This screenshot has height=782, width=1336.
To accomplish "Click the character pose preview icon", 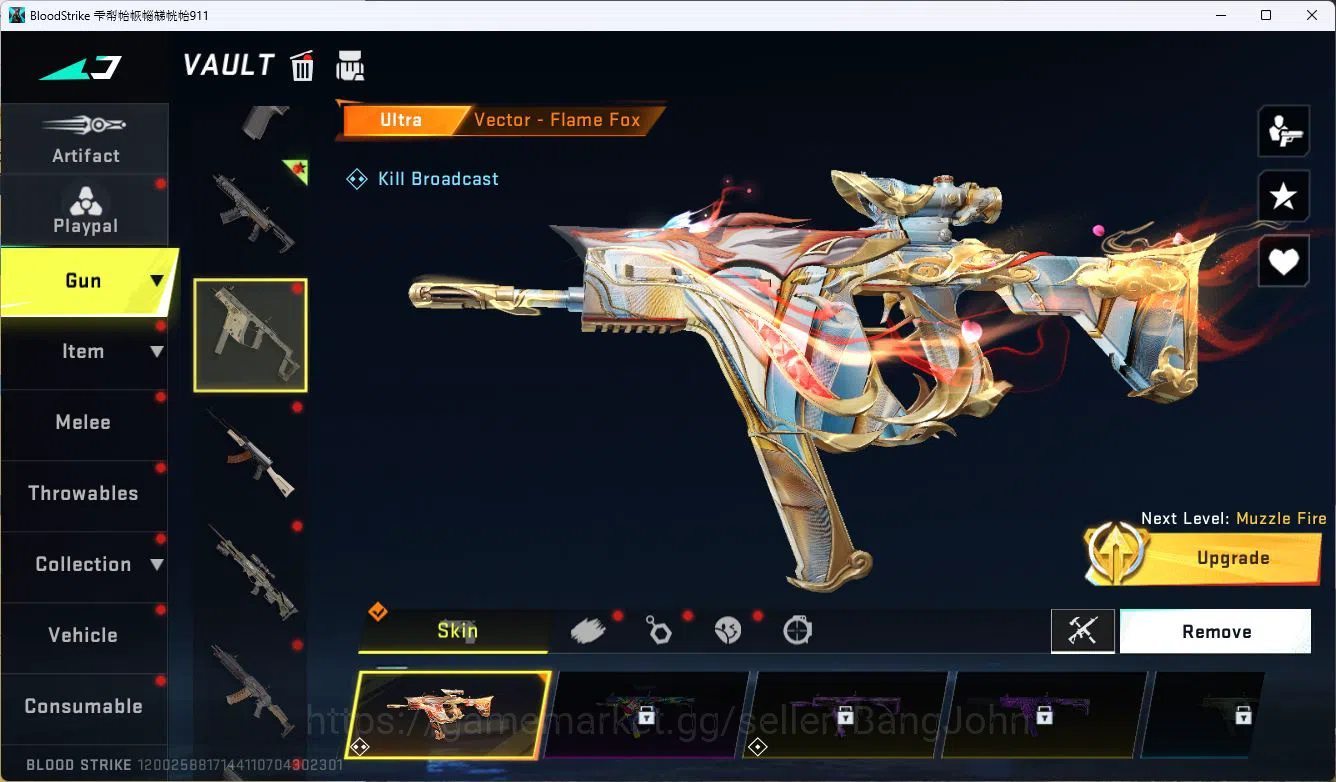I will pyautogui.click(x=1283, y=130).
